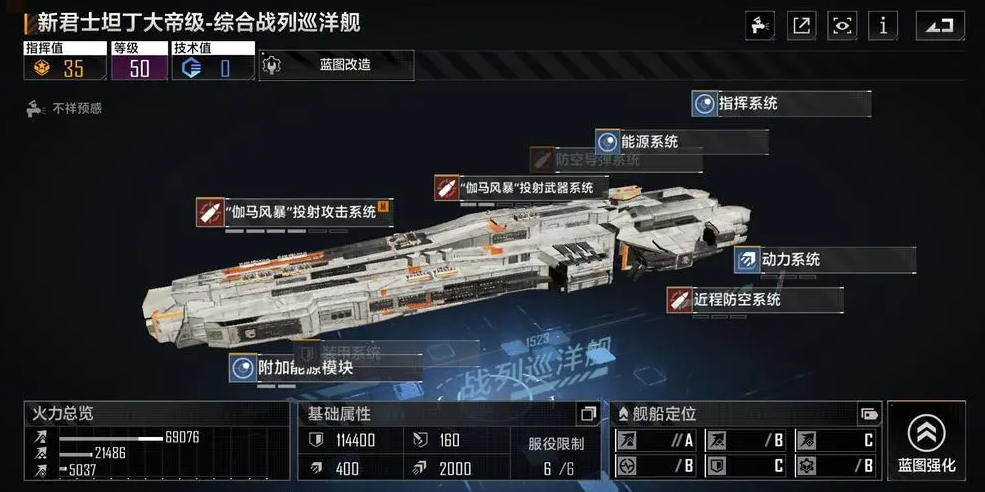Image resolution: width=985 pixels, height=492 pixels.
Task: Open the ship info 'i' button
Action: pos(883,26)
